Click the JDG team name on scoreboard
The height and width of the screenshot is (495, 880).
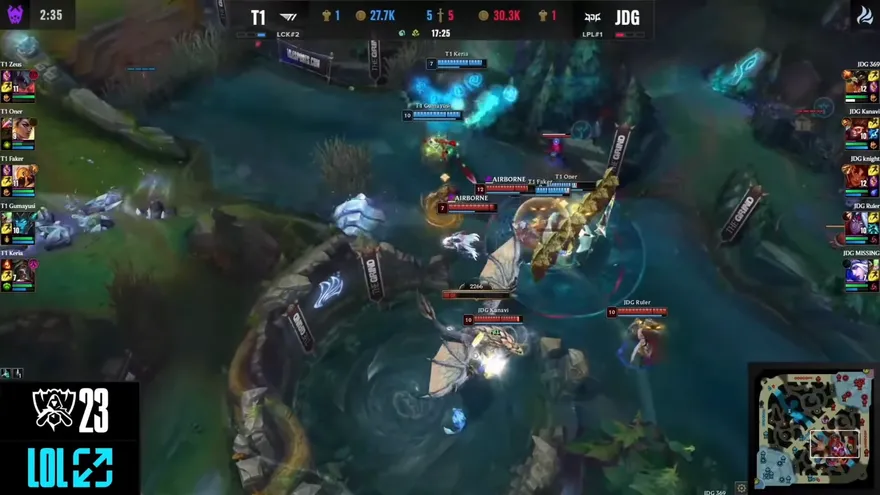(627, 16)
